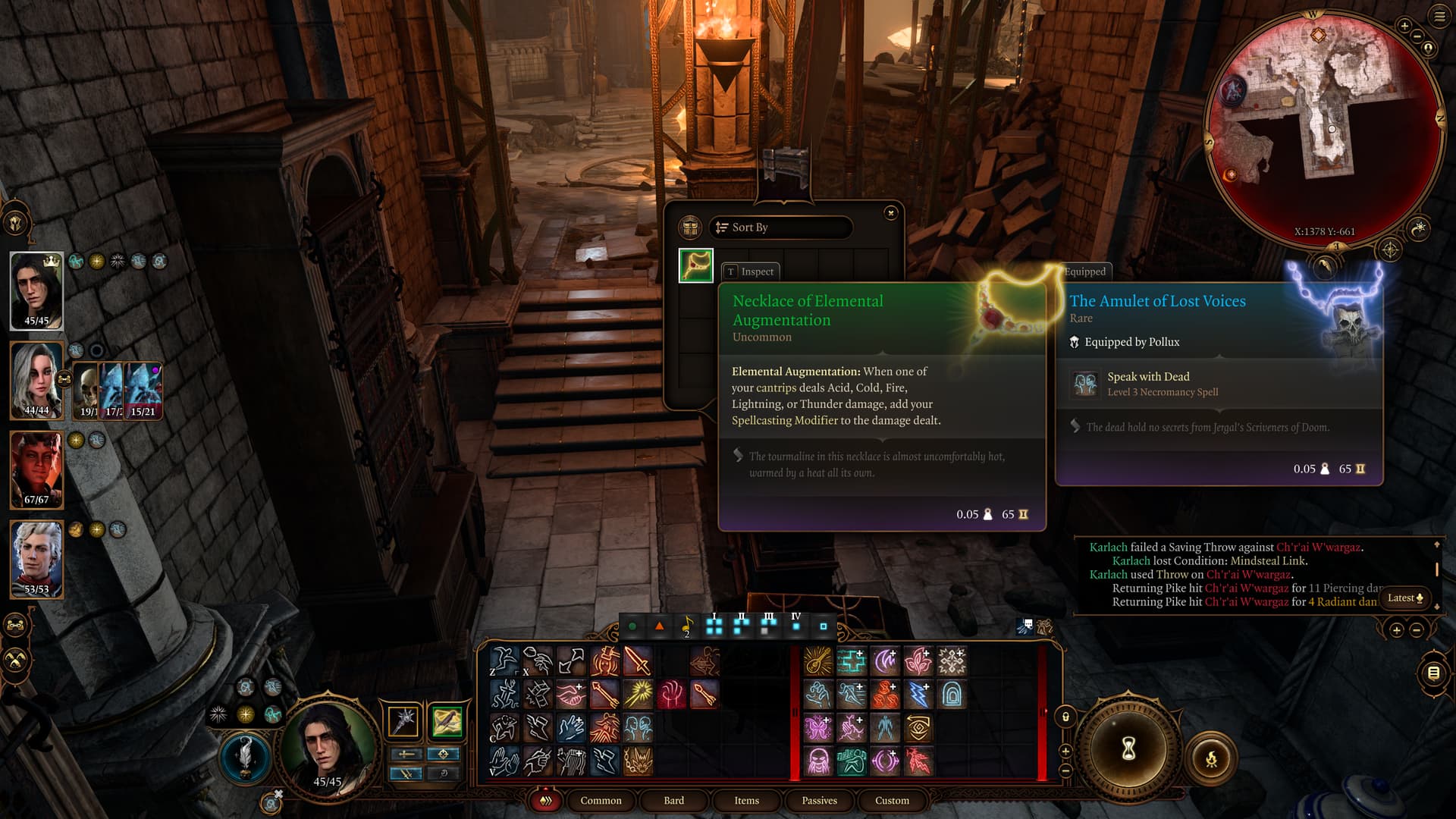
Task: Open the Sort By dropdown
Action: (780, 227)
